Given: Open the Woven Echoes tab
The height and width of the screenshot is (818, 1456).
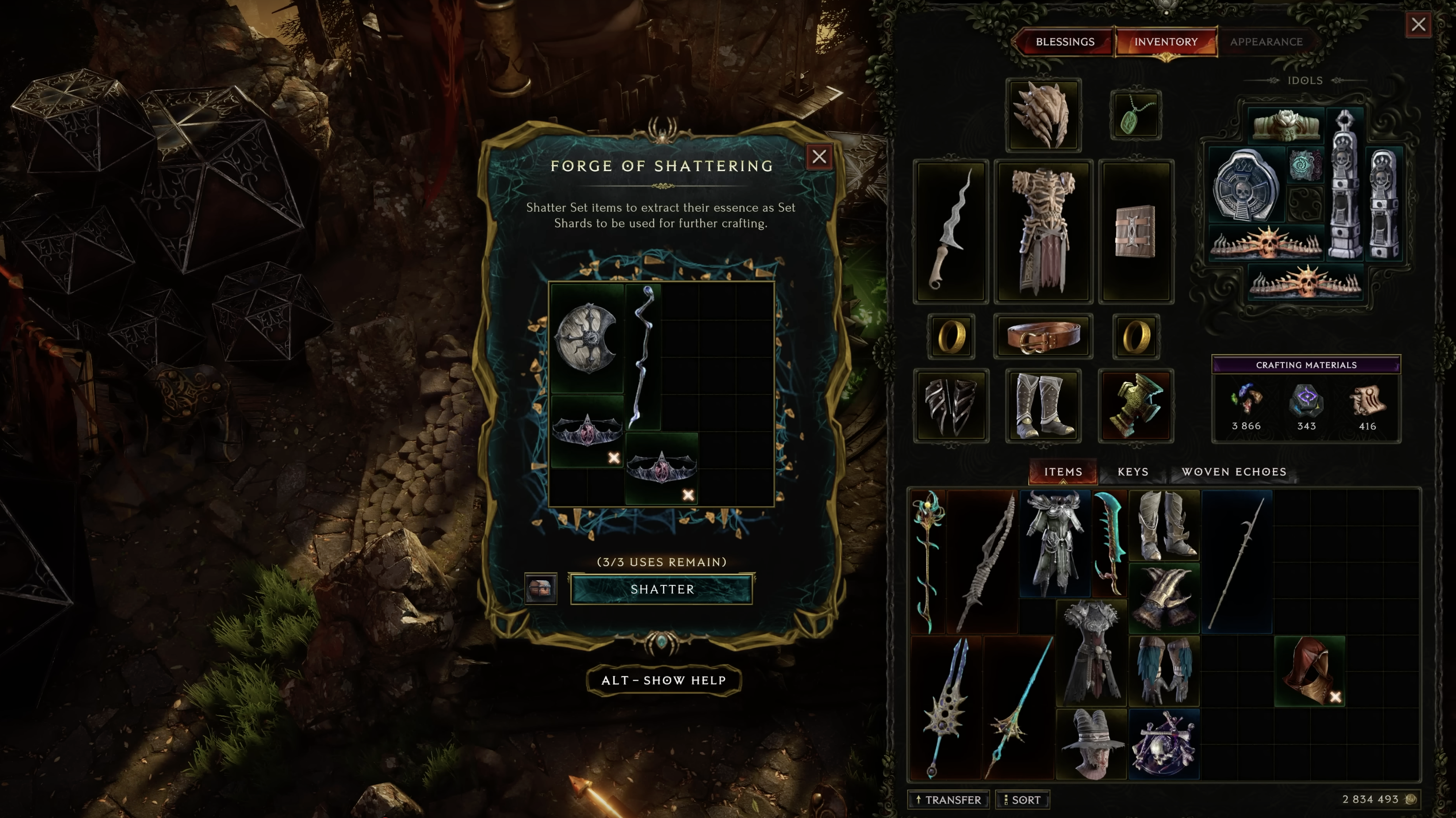Looking at the screenshot, I should tap(1233, 472).
